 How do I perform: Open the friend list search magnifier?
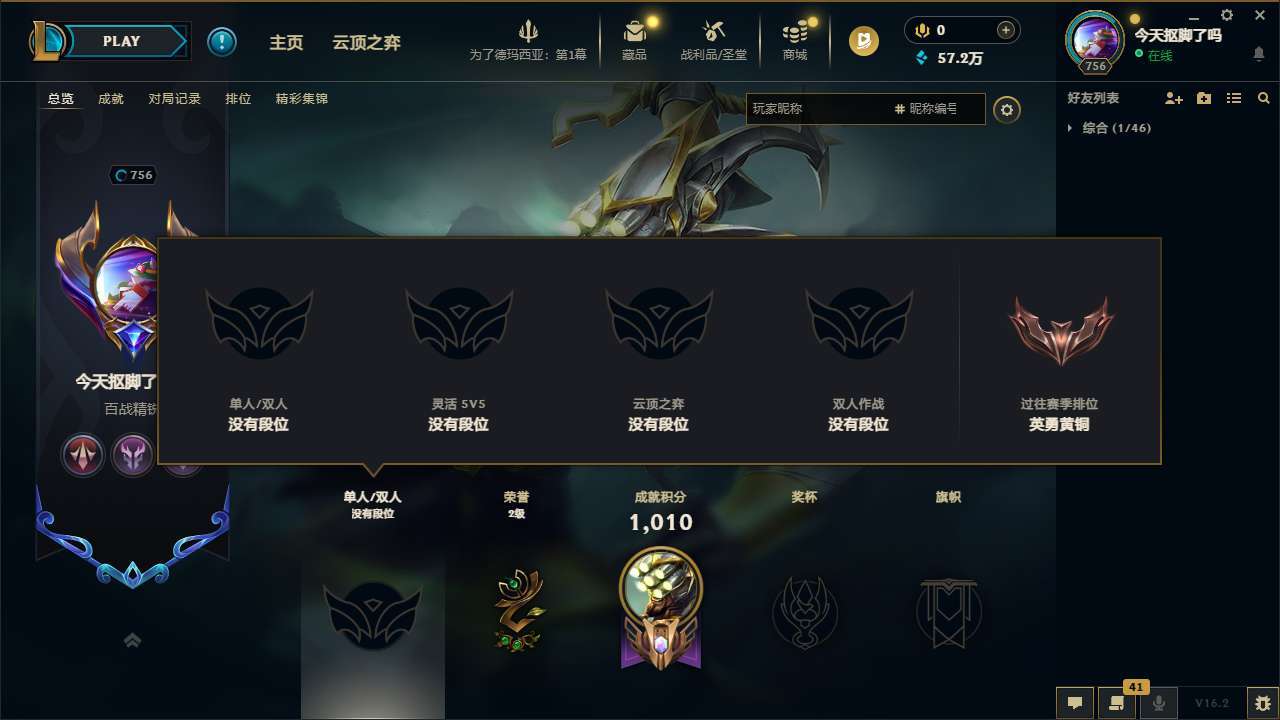pyautogui.click(x=1263, y=98)
